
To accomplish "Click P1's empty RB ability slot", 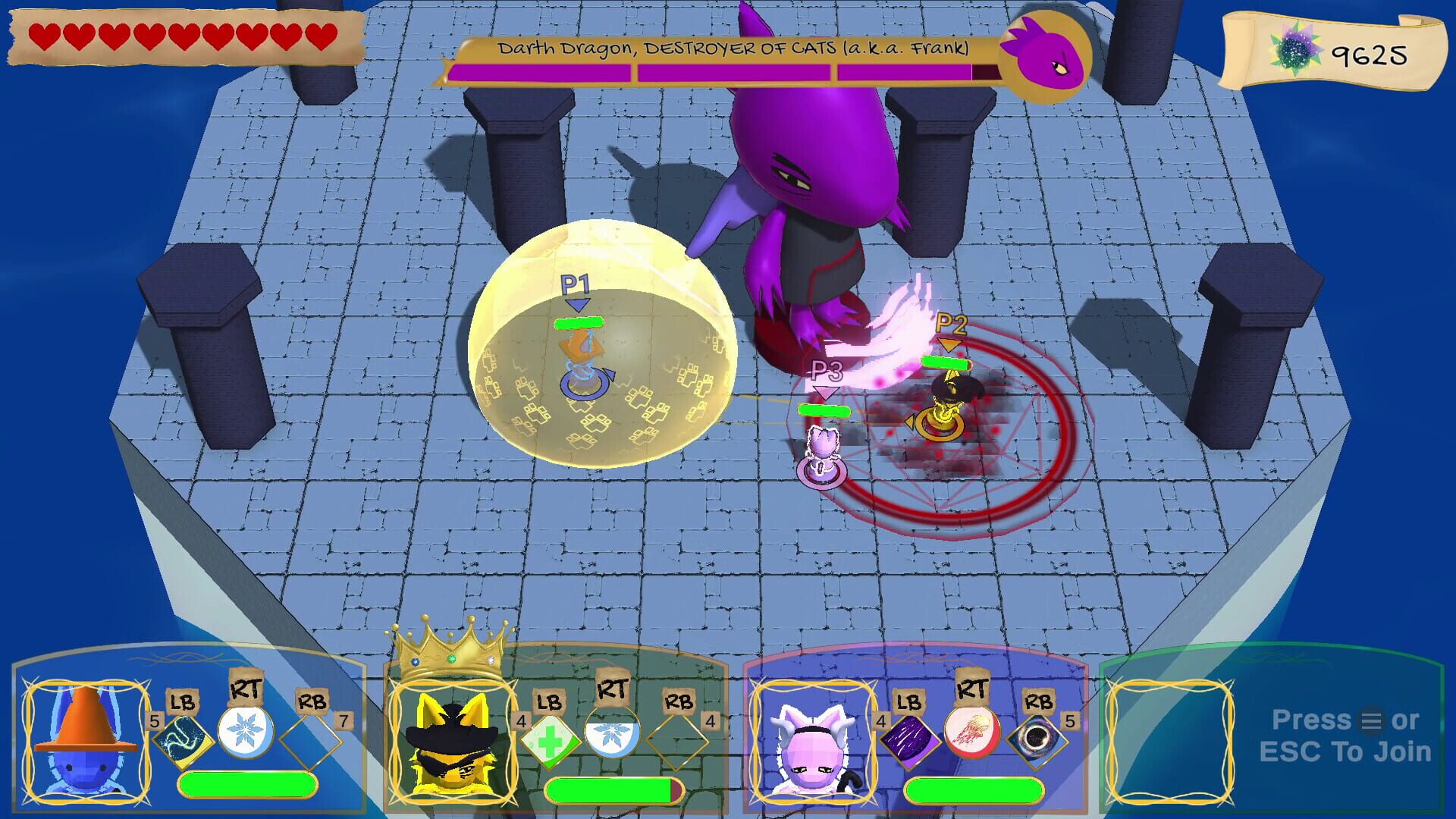I will click(x=309, y=739).
